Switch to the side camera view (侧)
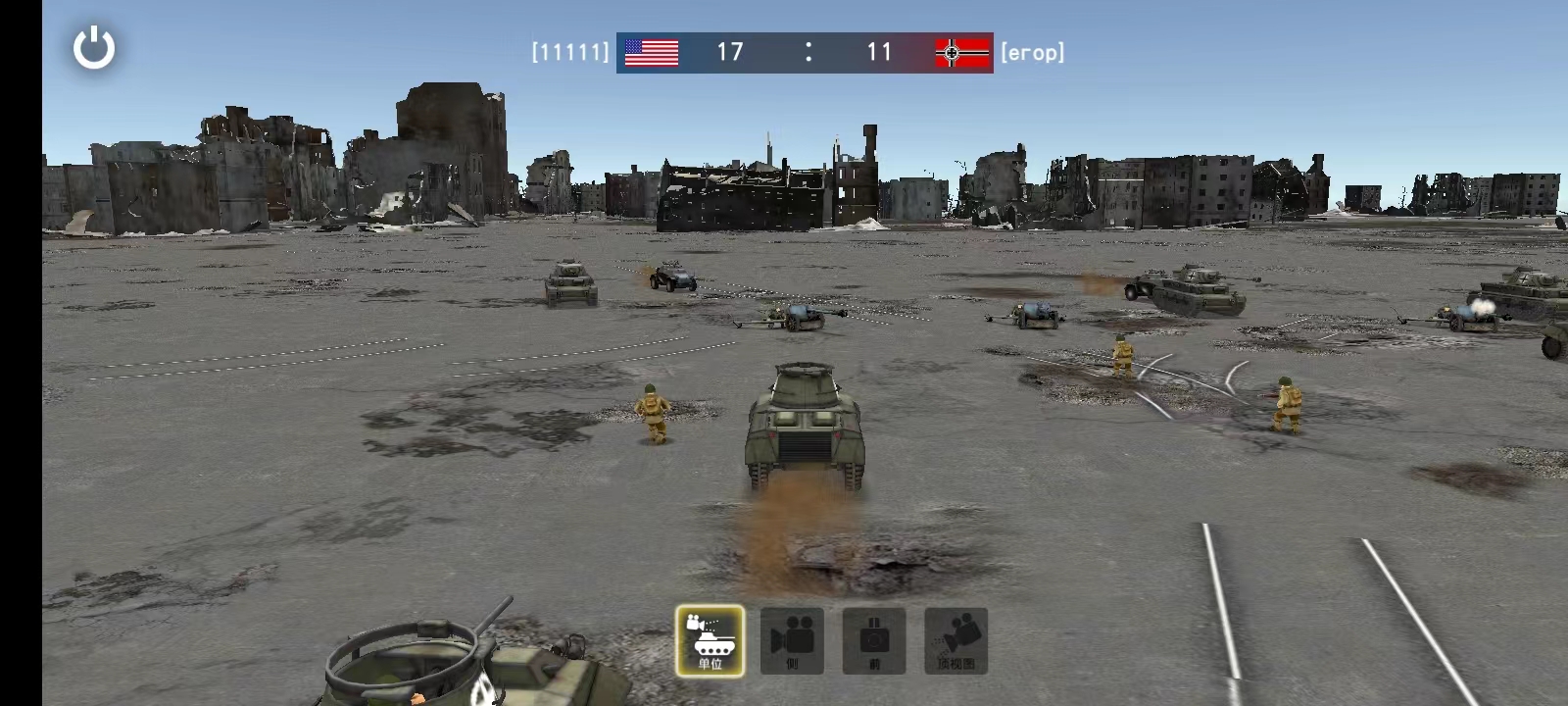This screenshot has height=706, width=1568. click(x=792, y=640)
